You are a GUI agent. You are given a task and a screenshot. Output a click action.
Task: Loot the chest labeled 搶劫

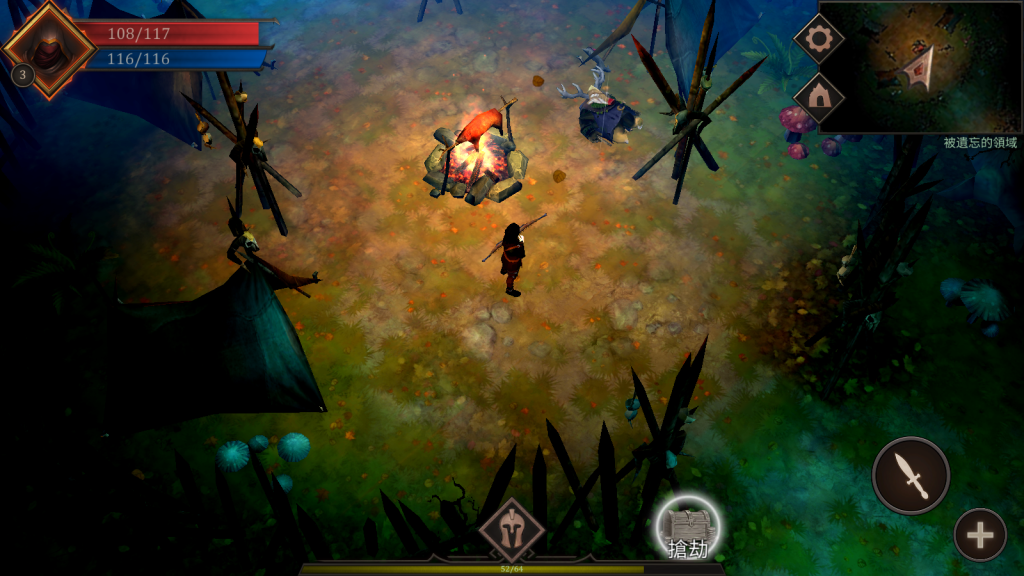pyautogui.click(x=688, y=529)
